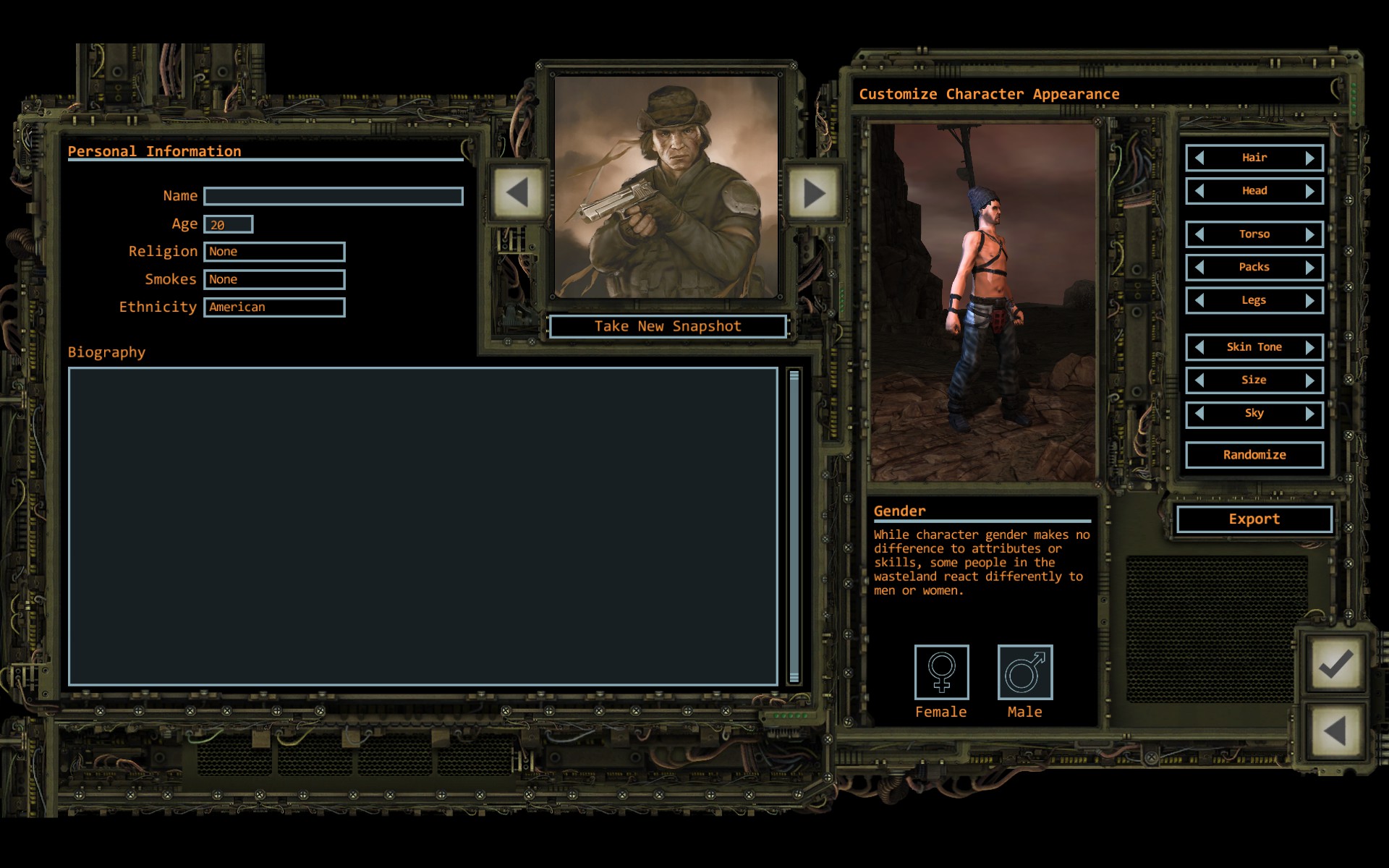Click the Name input field
Image resolution: width=1389 pixels, height=868 pixels.
coord(333,196)
